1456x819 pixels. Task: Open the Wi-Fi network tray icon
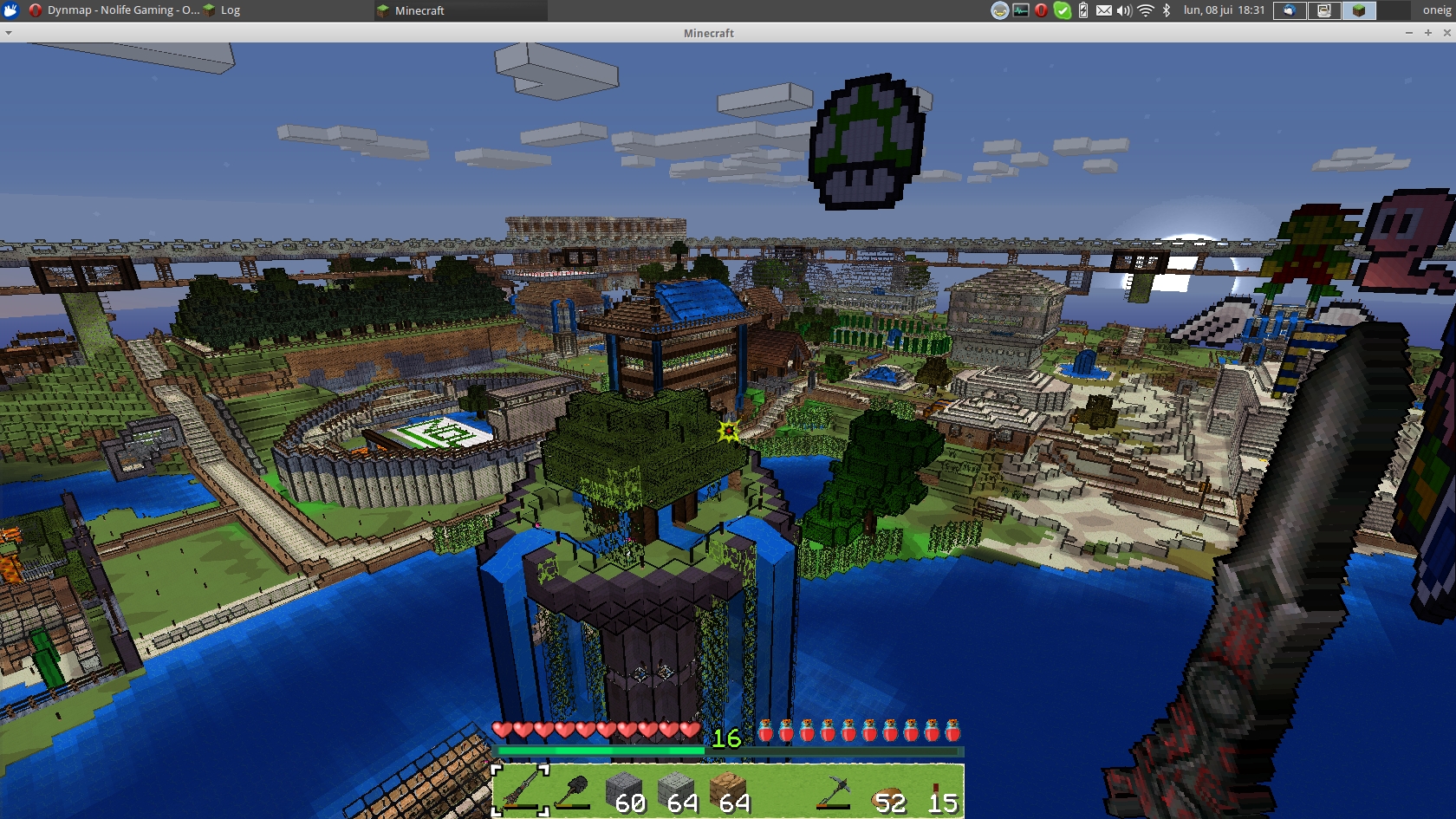[1146, 10]
